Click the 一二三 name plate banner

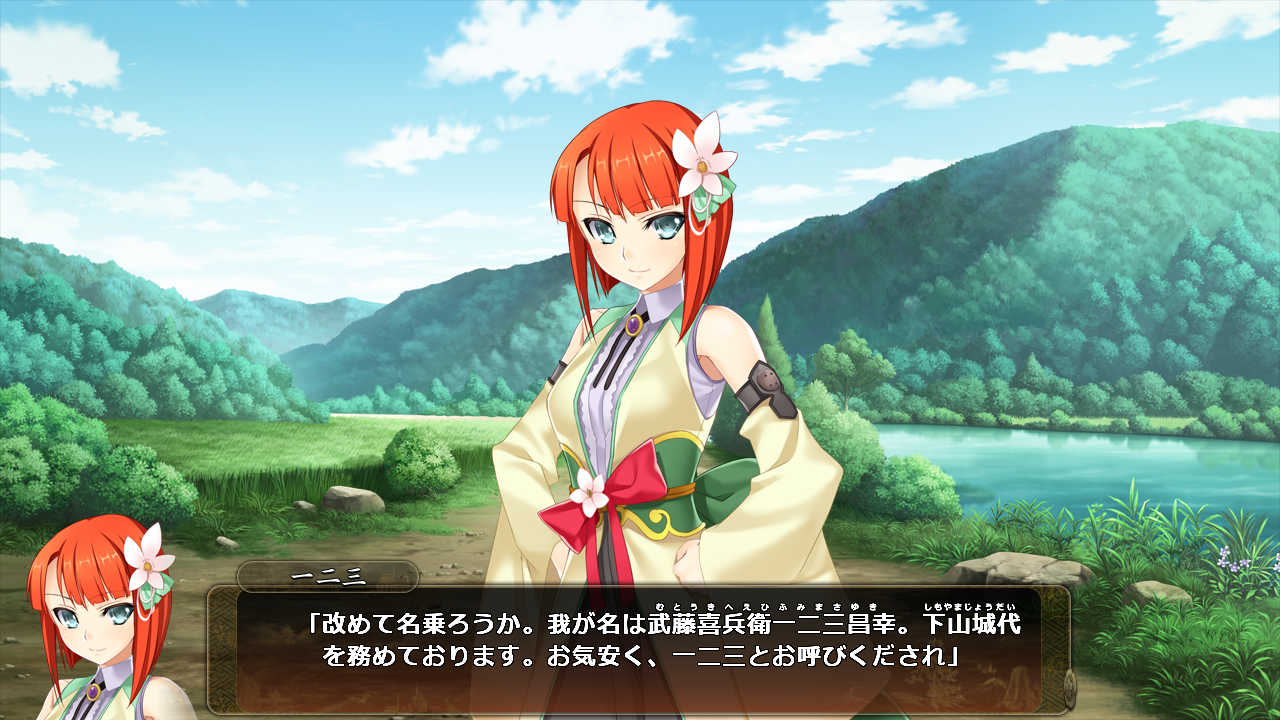click(330, 575)
